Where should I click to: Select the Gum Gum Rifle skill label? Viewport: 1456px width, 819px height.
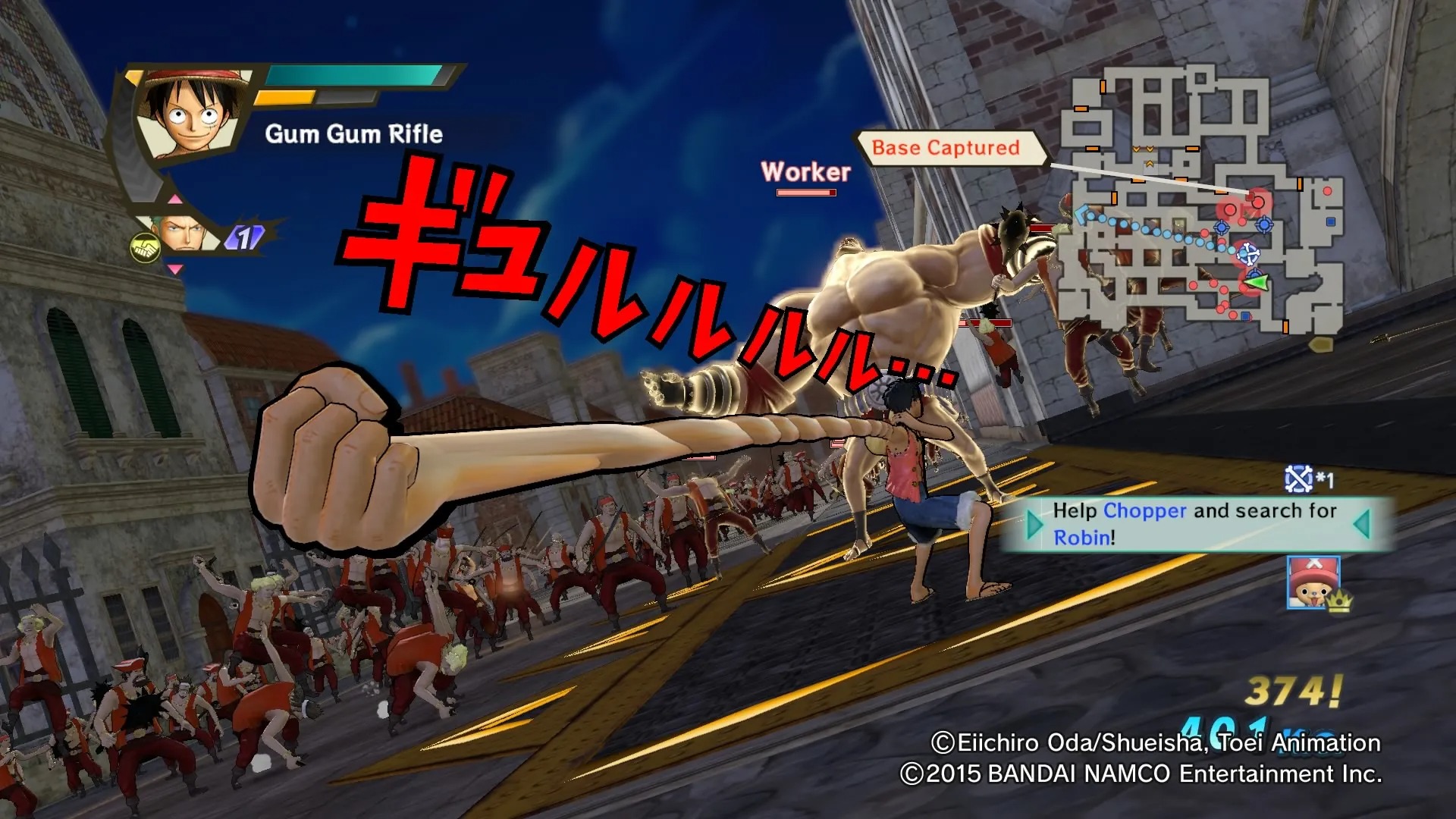click(353, 134)
